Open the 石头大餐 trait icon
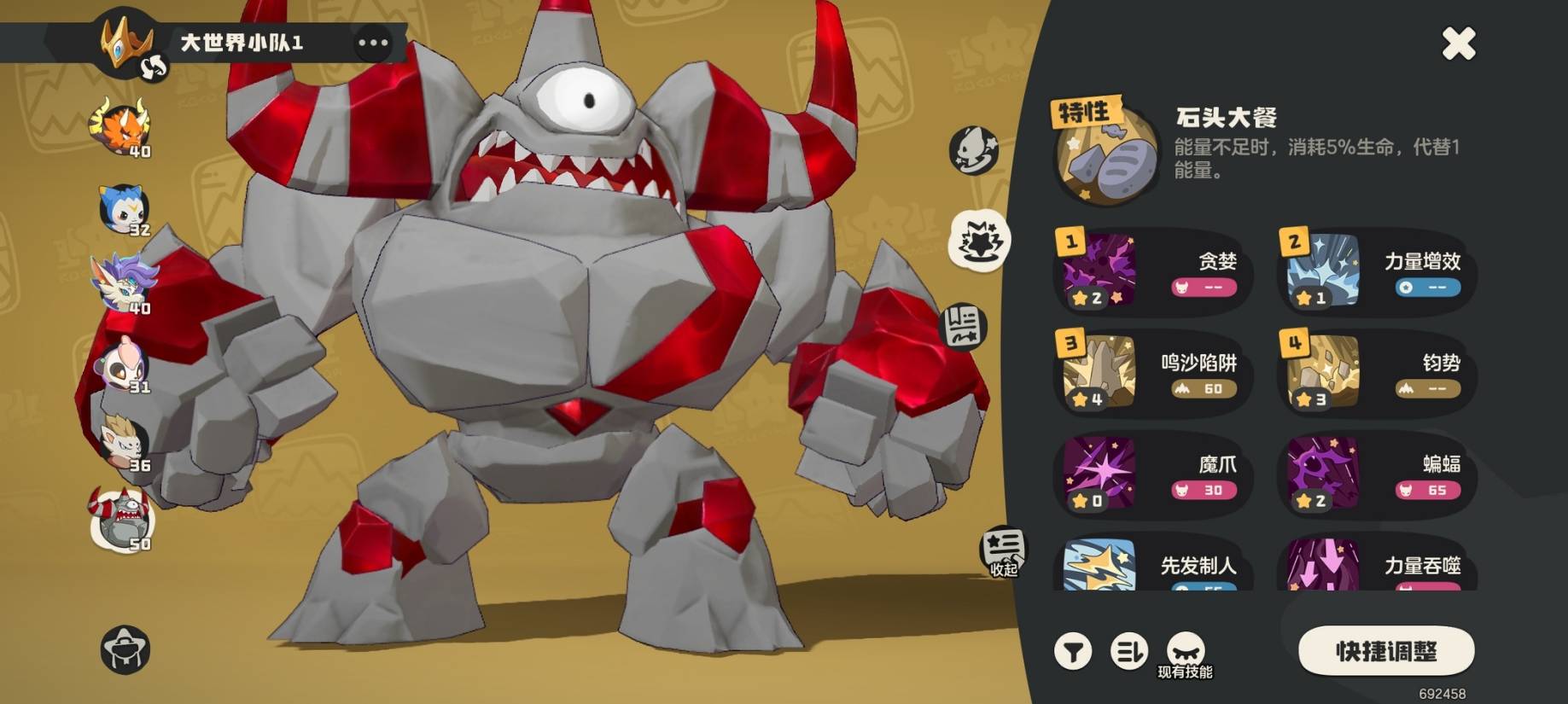This screenshot has width=1568, height=704. pyautogui.click(x=1106, y=157)
